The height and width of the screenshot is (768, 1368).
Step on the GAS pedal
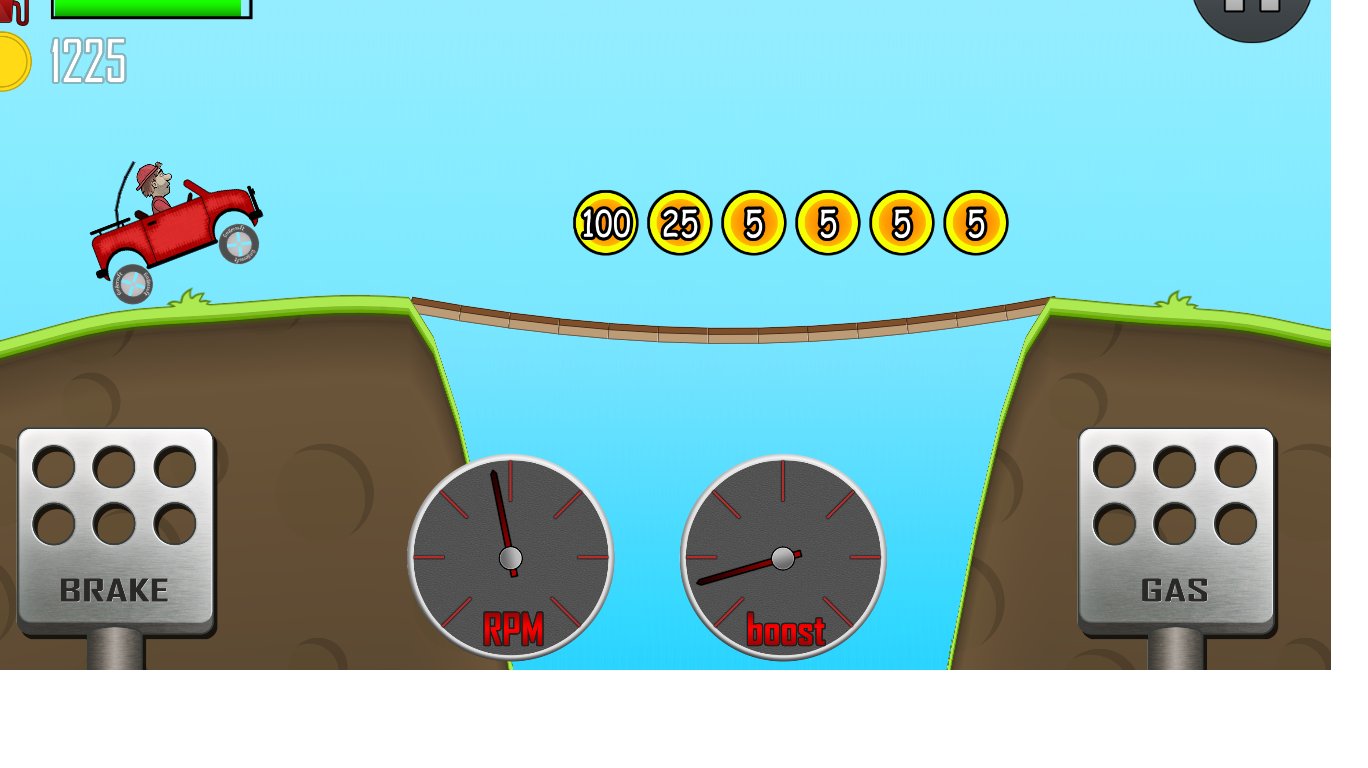1175,530
